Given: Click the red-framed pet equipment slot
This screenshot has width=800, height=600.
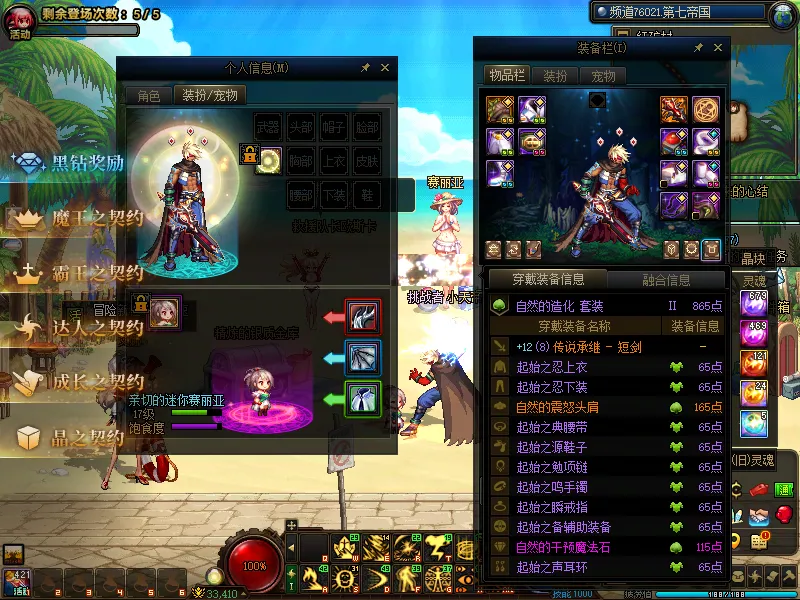Looking at the screenshot, I should pos(361,316).
